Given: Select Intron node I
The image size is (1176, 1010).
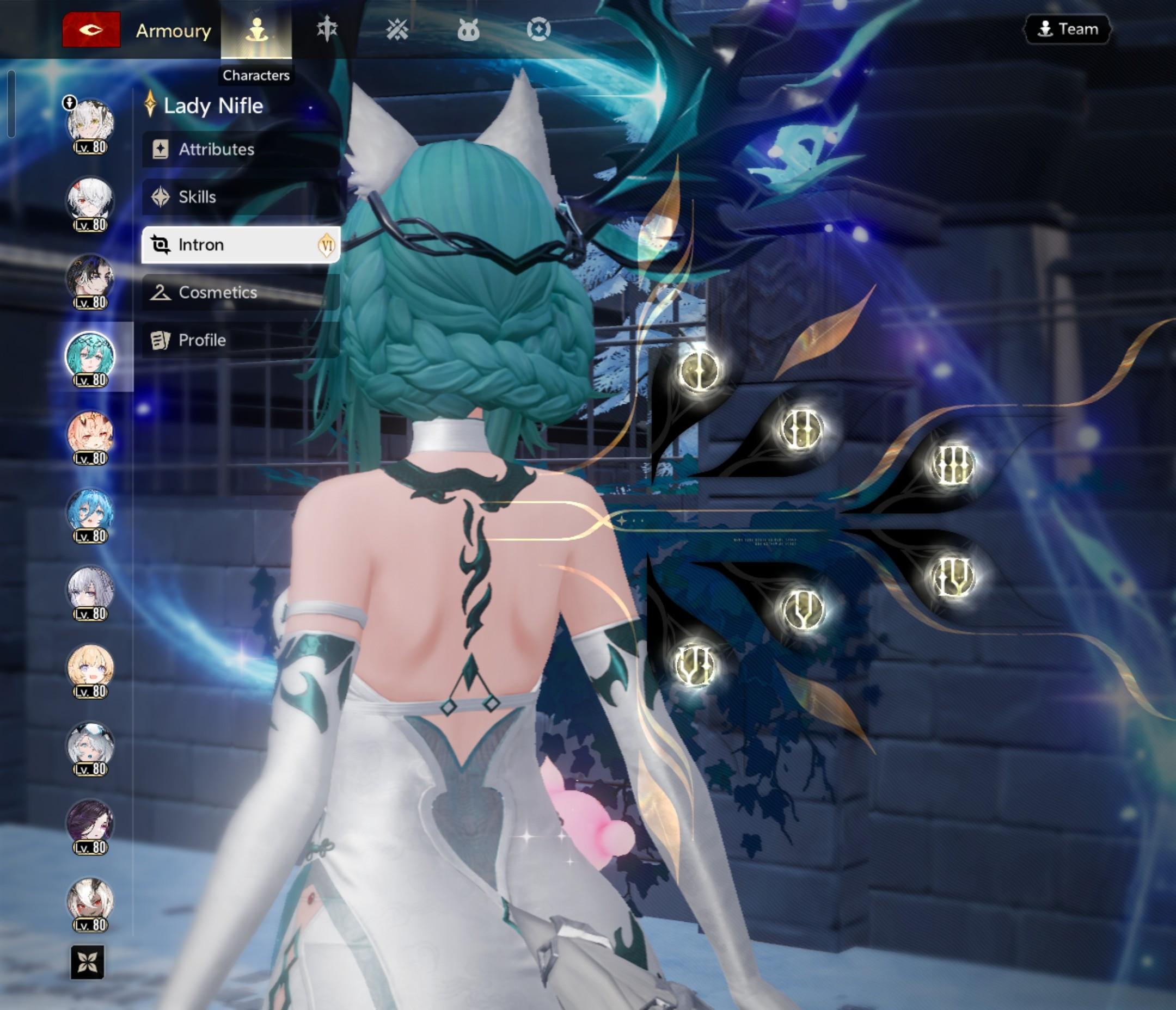Looking at the screenshot, I should [x=699, y=371].
